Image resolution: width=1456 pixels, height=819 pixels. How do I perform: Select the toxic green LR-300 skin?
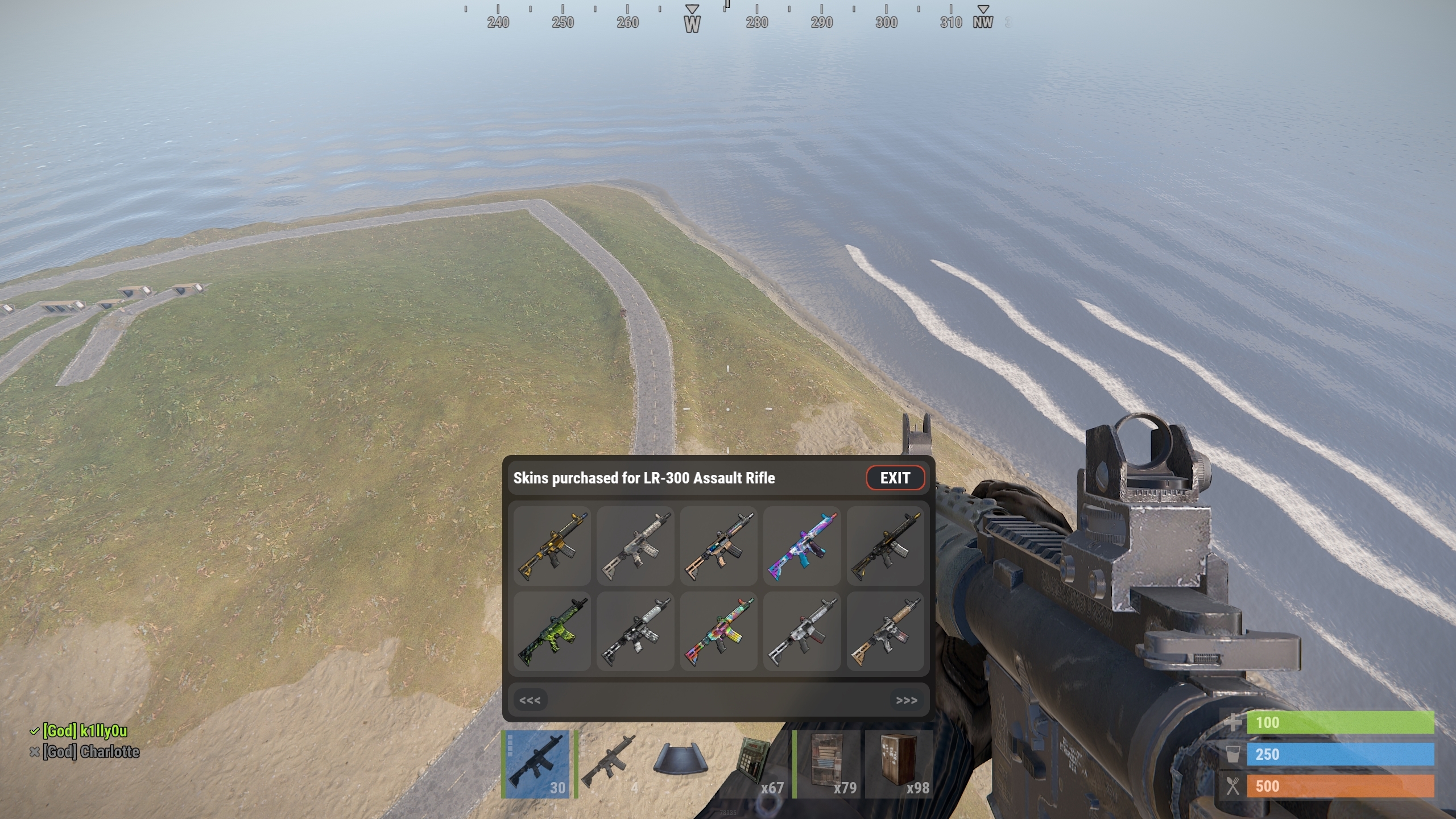pos(552,631)
